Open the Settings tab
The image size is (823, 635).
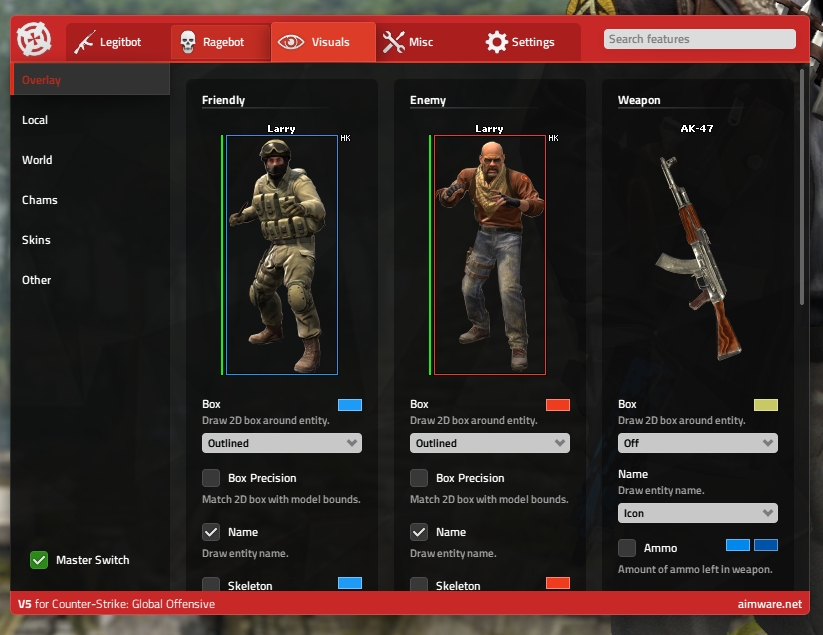(x=519, y=42)
